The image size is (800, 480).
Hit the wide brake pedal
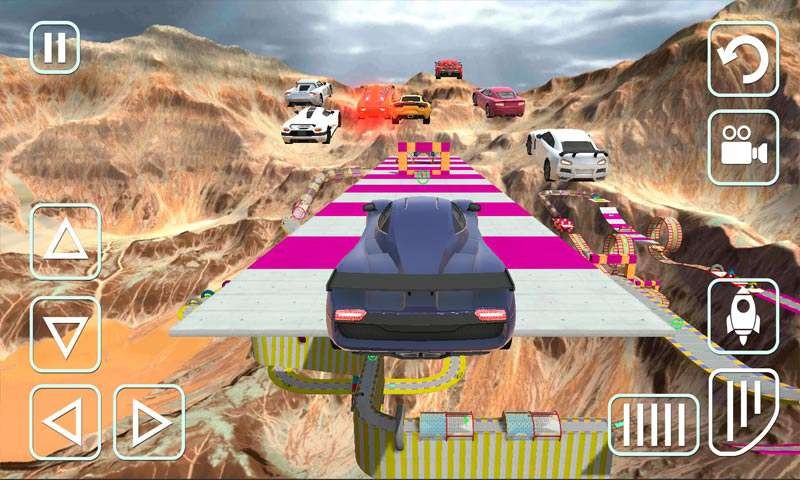[654, 420]
